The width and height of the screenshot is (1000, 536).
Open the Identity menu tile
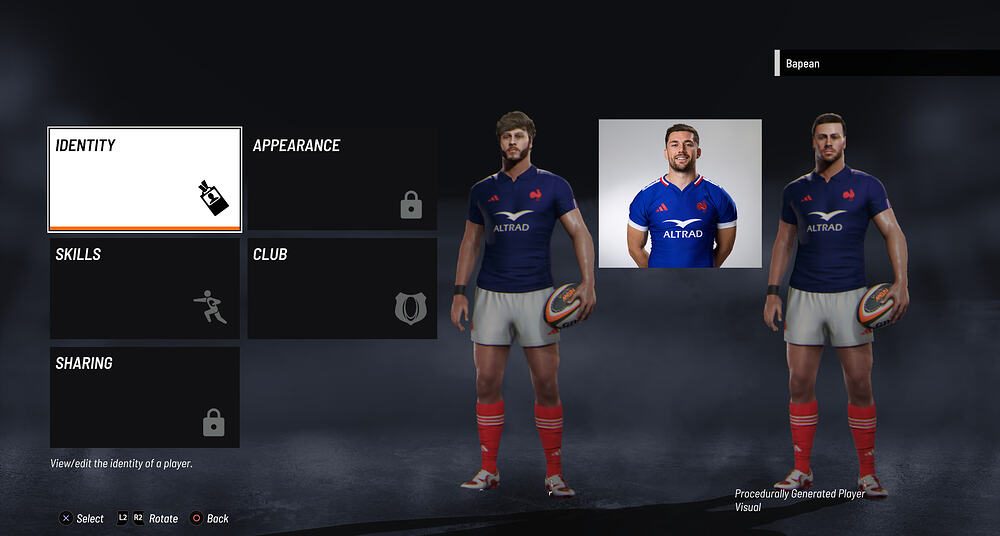pos(144,179)
